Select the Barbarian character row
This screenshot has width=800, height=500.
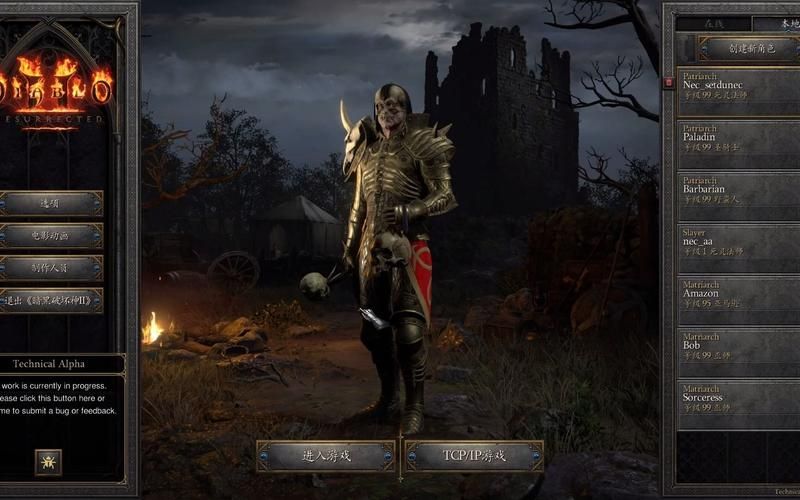click(740, 192)
